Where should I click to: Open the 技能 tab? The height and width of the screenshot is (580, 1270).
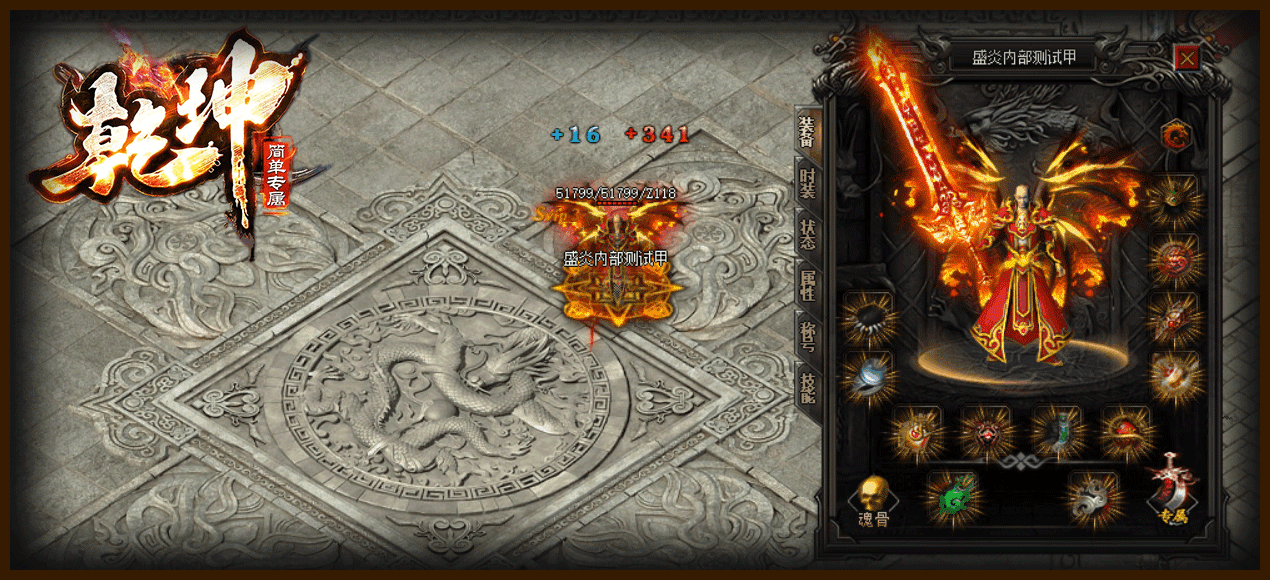(x=806, y=386)
